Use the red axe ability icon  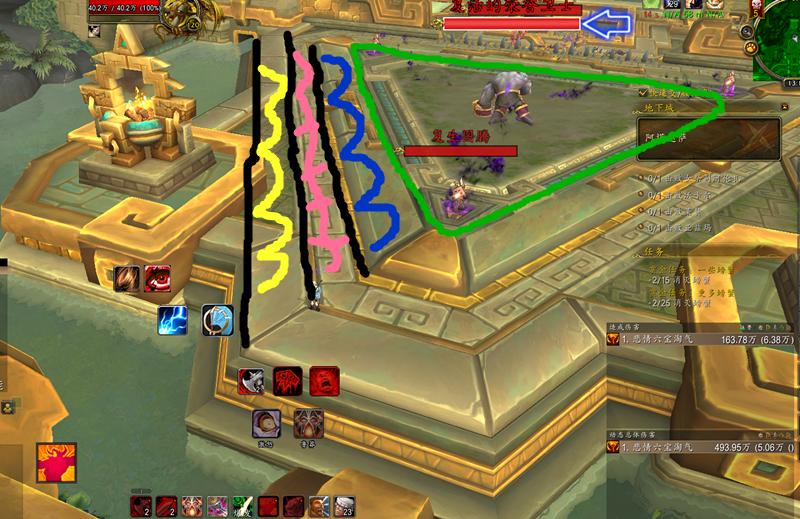pos(252,381)
